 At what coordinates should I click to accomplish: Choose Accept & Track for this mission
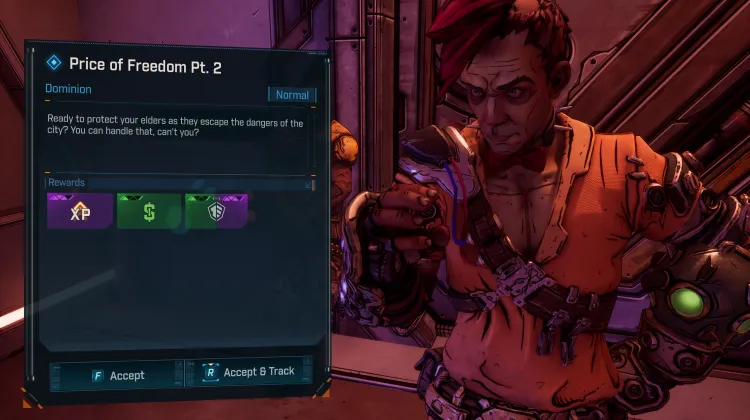249,372
